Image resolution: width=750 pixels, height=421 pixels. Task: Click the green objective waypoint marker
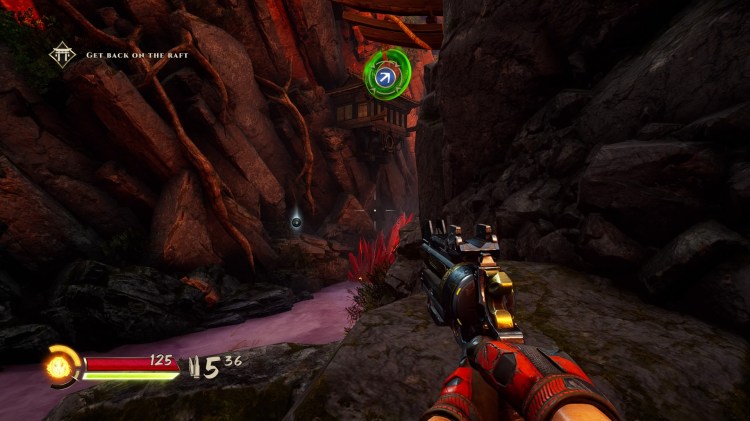click(x=385, y=74)
